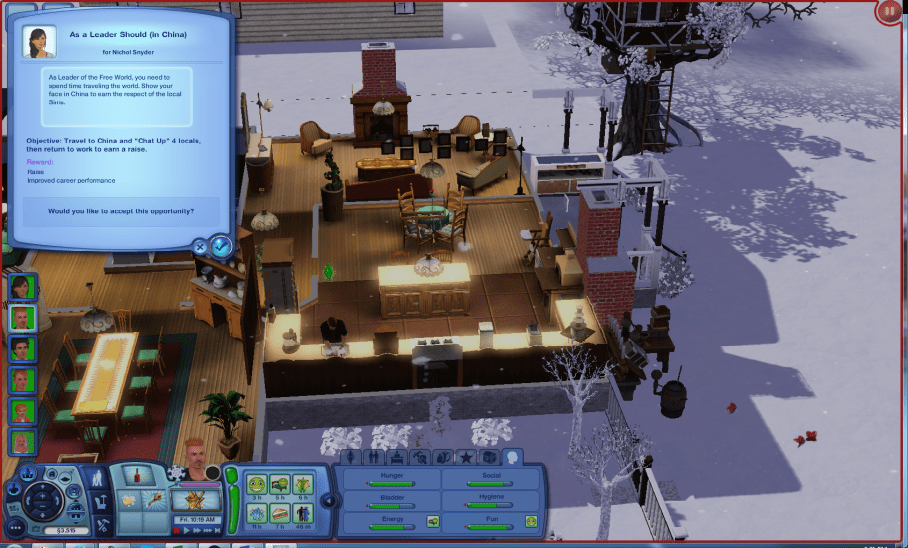Select the dark-haired woman portrait at top of household list

click(22, 287)
